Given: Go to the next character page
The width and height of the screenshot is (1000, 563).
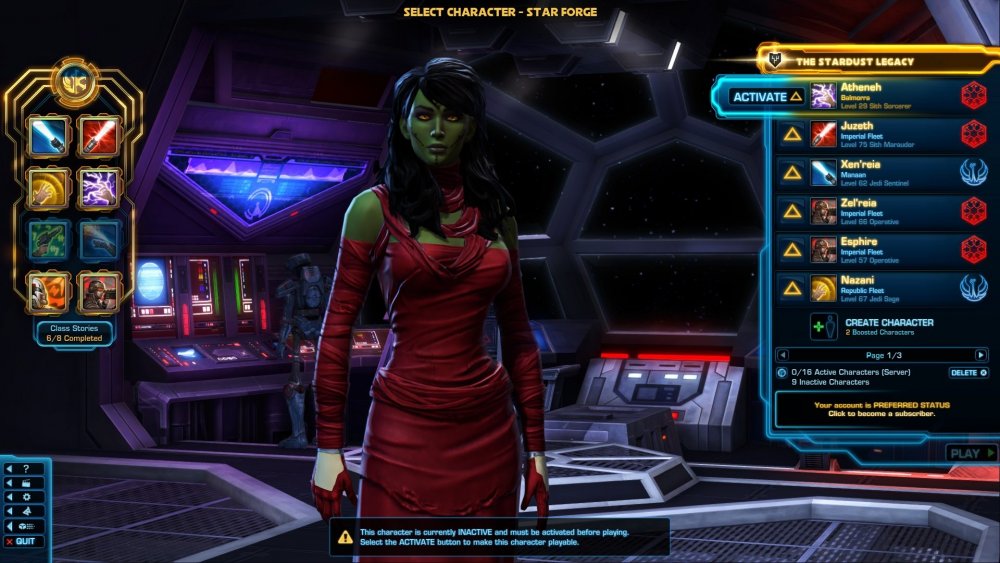Looking at the screenshot, I should pyautogui.click(x=981, y=355).
